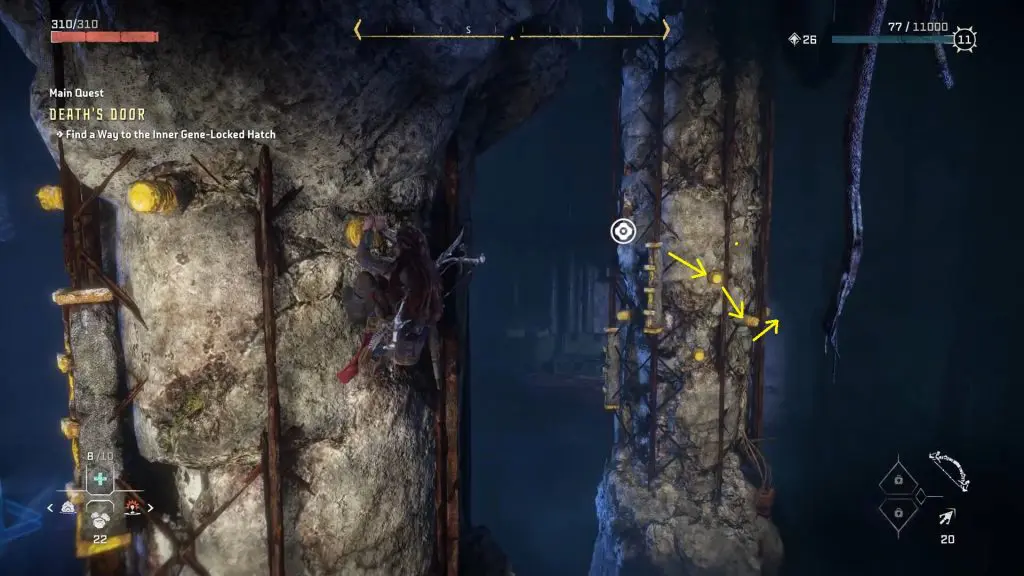Click the arrow ammo type icon
The width and height of the screenshot is (1024, 576).
click(946, 517)
